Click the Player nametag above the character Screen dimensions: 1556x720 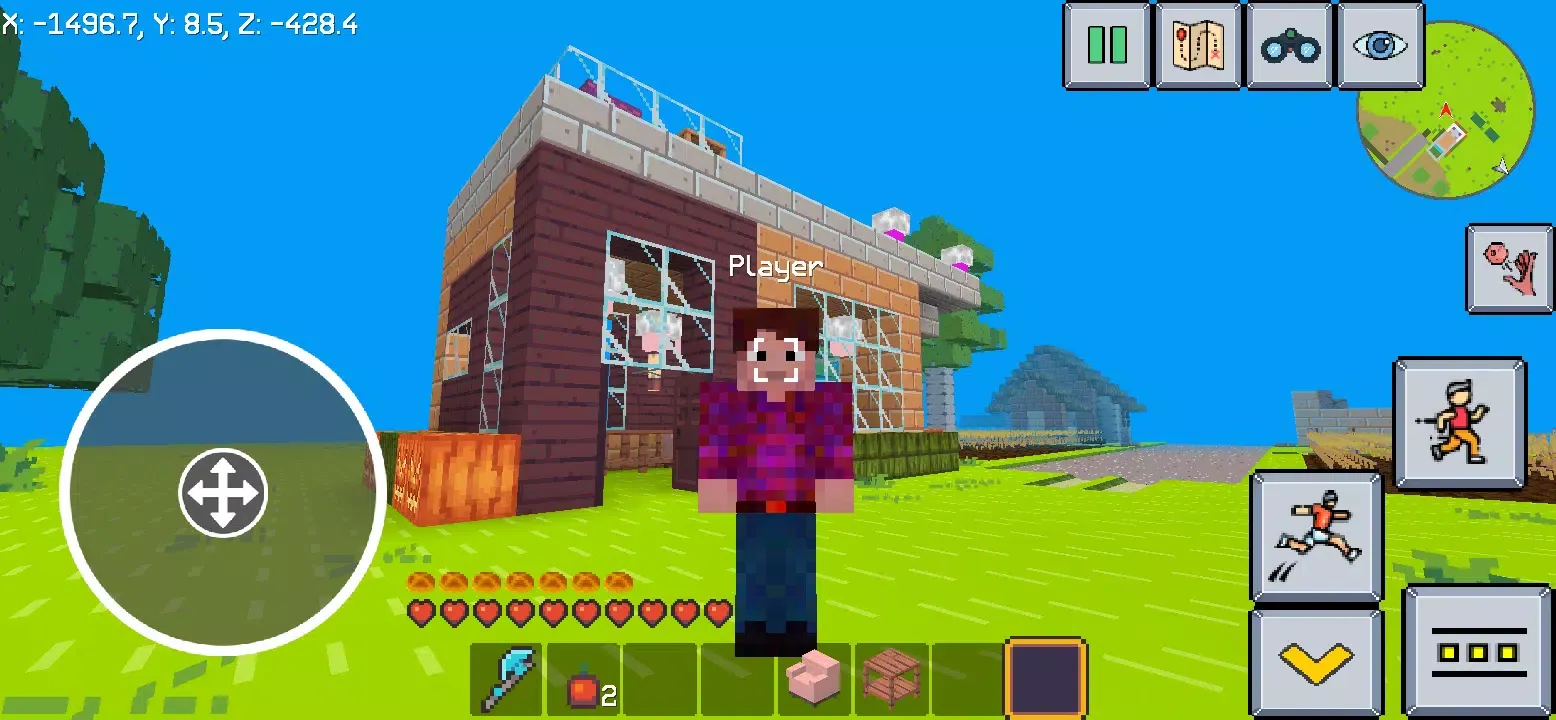click(775, 267)
